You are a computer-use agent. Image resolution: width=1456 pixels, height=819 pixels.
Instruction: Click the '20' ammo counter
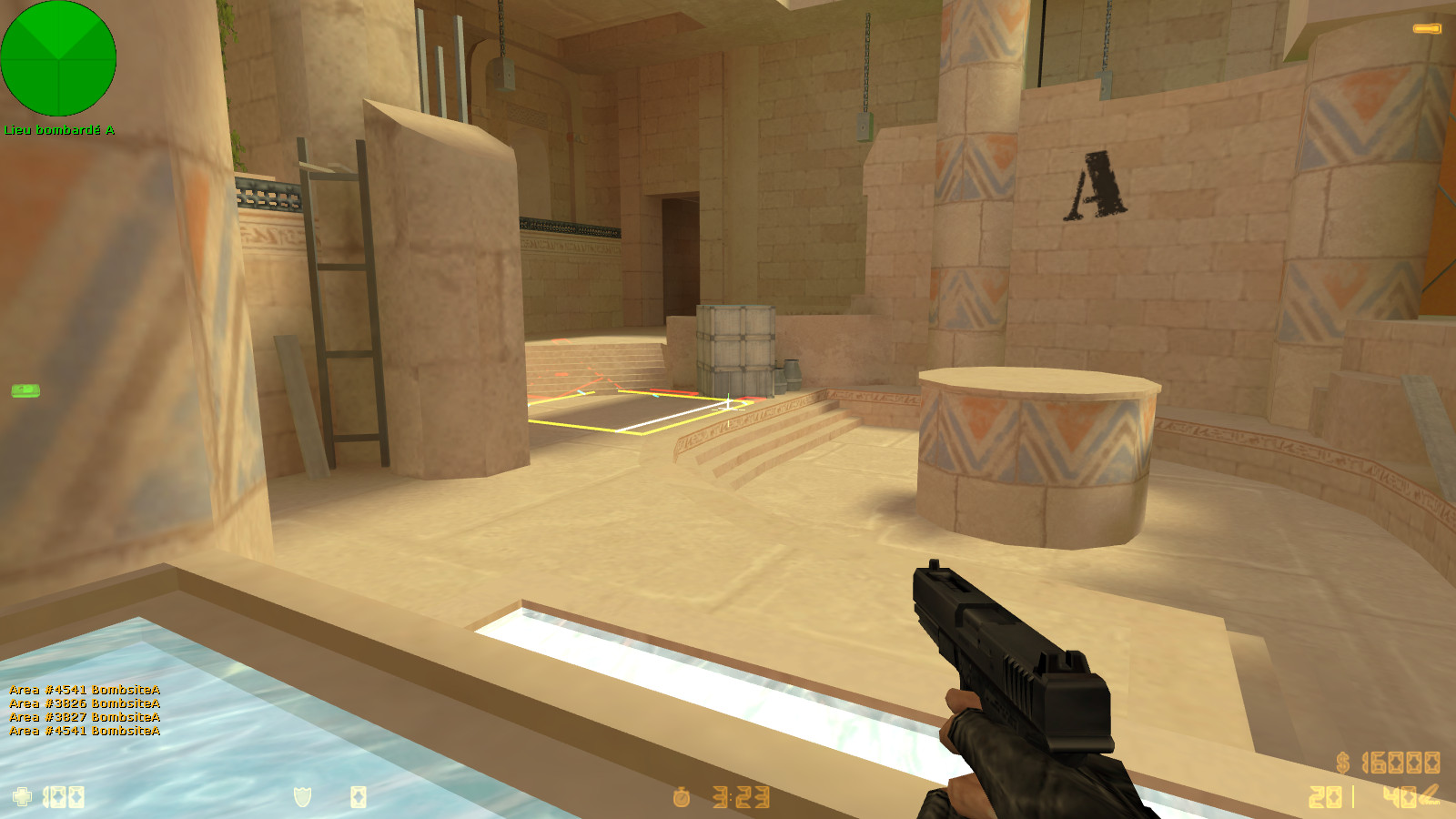(x=1326, y=797)
